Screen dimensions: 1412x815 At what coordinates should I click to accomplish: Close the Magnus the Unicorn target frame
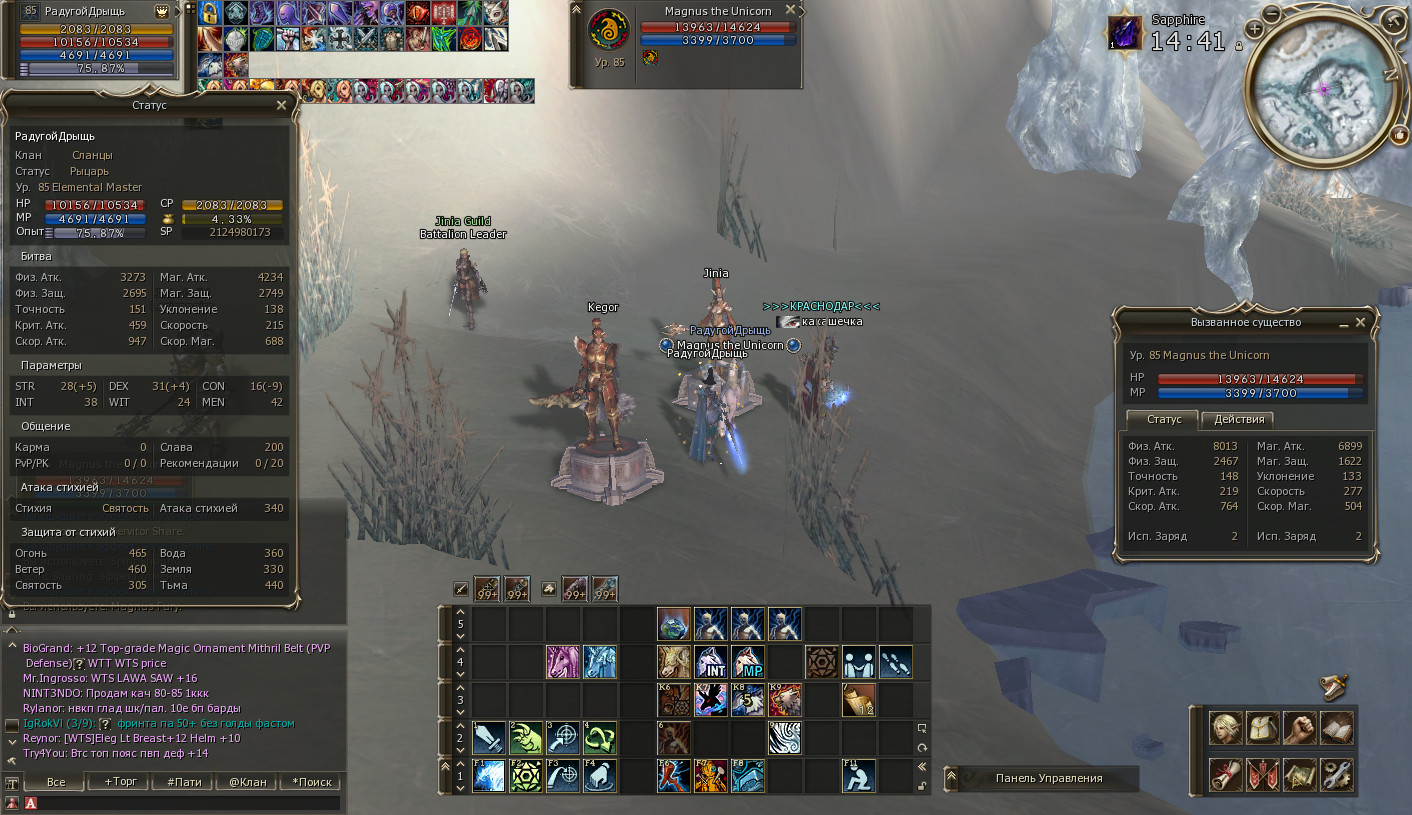[x=791, y=9]
